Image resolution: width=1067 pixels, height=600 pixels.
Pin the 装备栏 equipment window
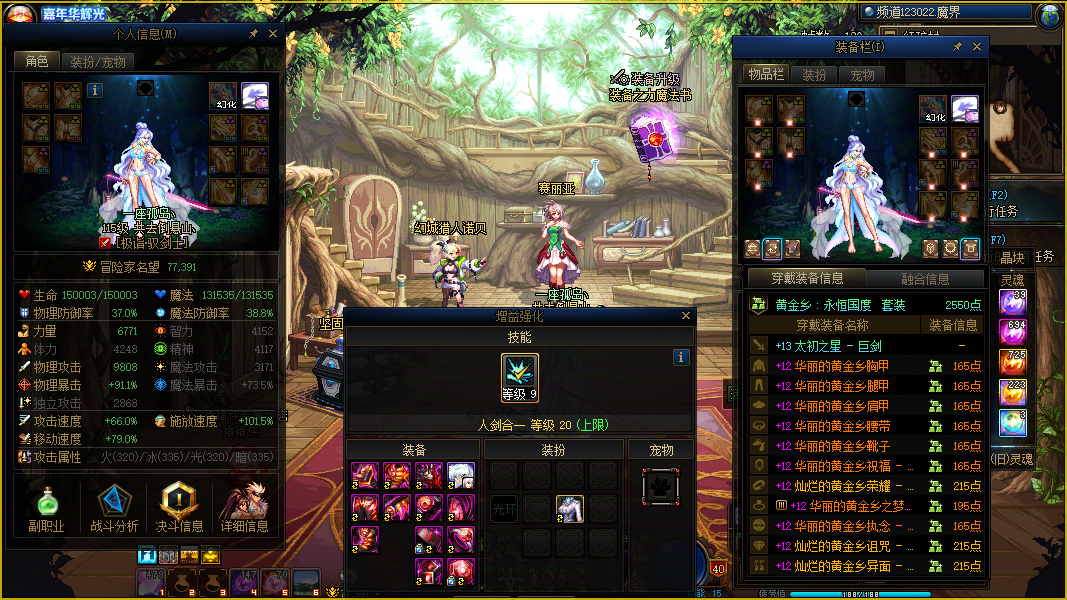pos(957,47)
